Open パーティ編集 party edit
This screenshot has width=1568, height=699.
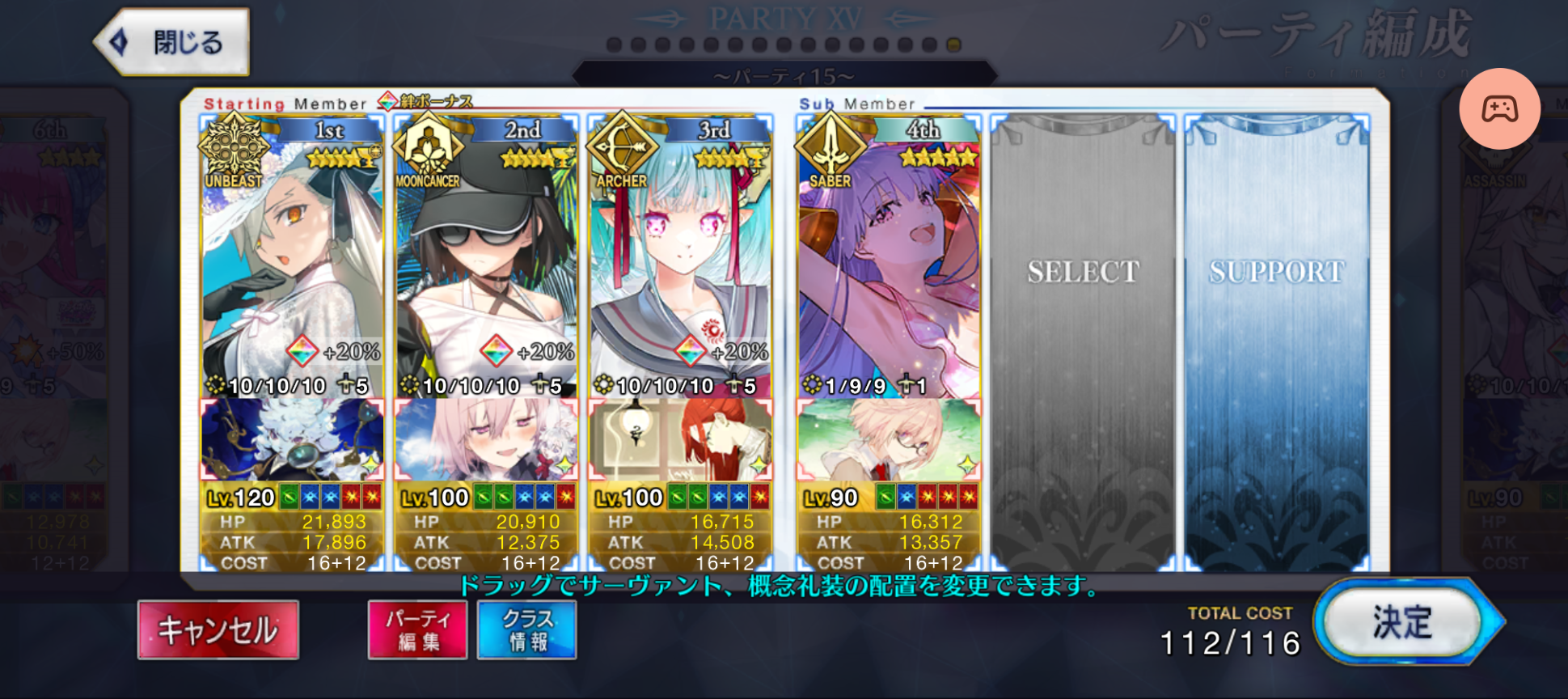418,629
